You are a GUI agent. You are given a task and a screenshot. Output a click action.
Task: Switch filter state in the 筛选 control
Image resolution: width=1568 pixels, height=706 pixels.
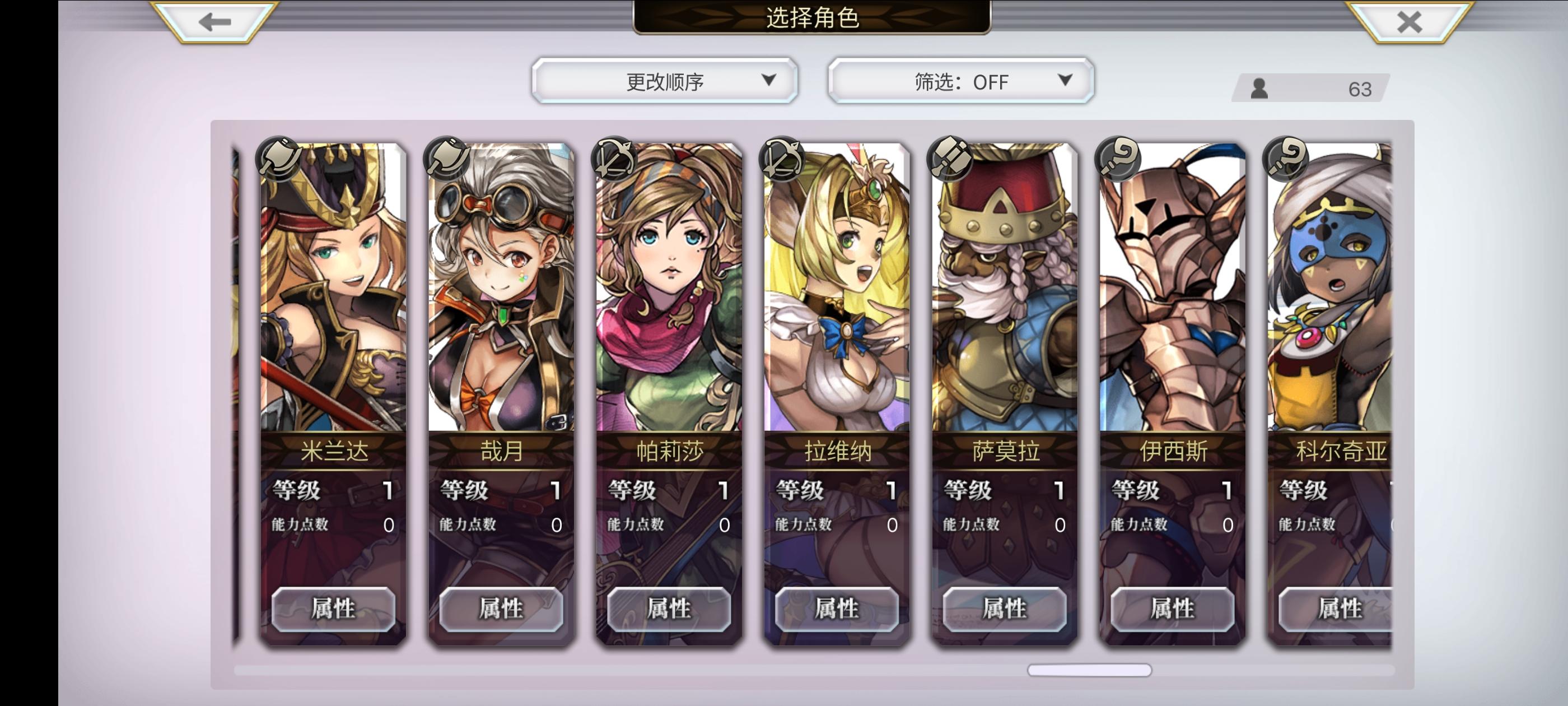(x=960, y=81)
